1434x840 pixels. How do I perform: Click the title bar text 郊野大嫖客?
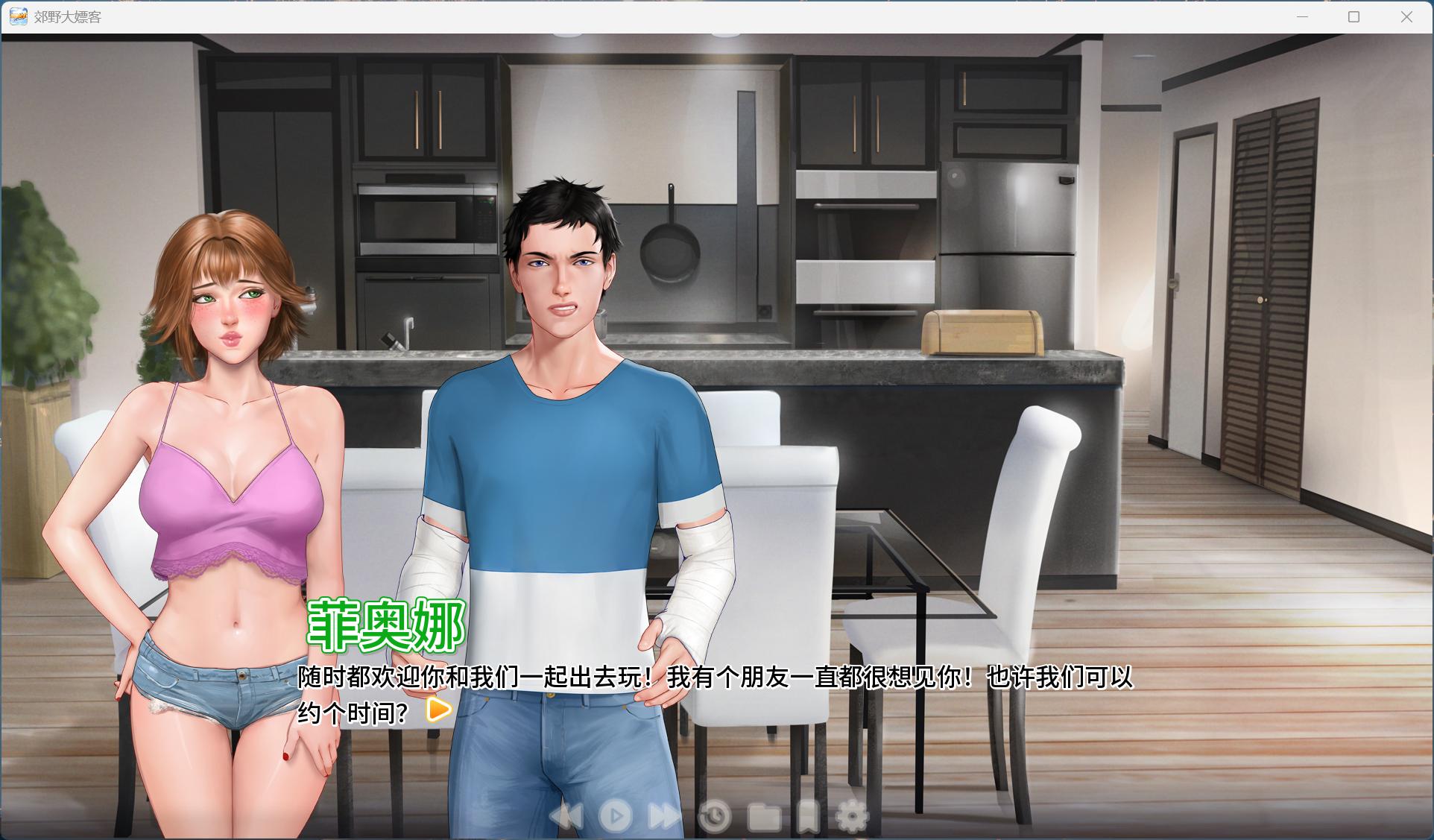64,16
